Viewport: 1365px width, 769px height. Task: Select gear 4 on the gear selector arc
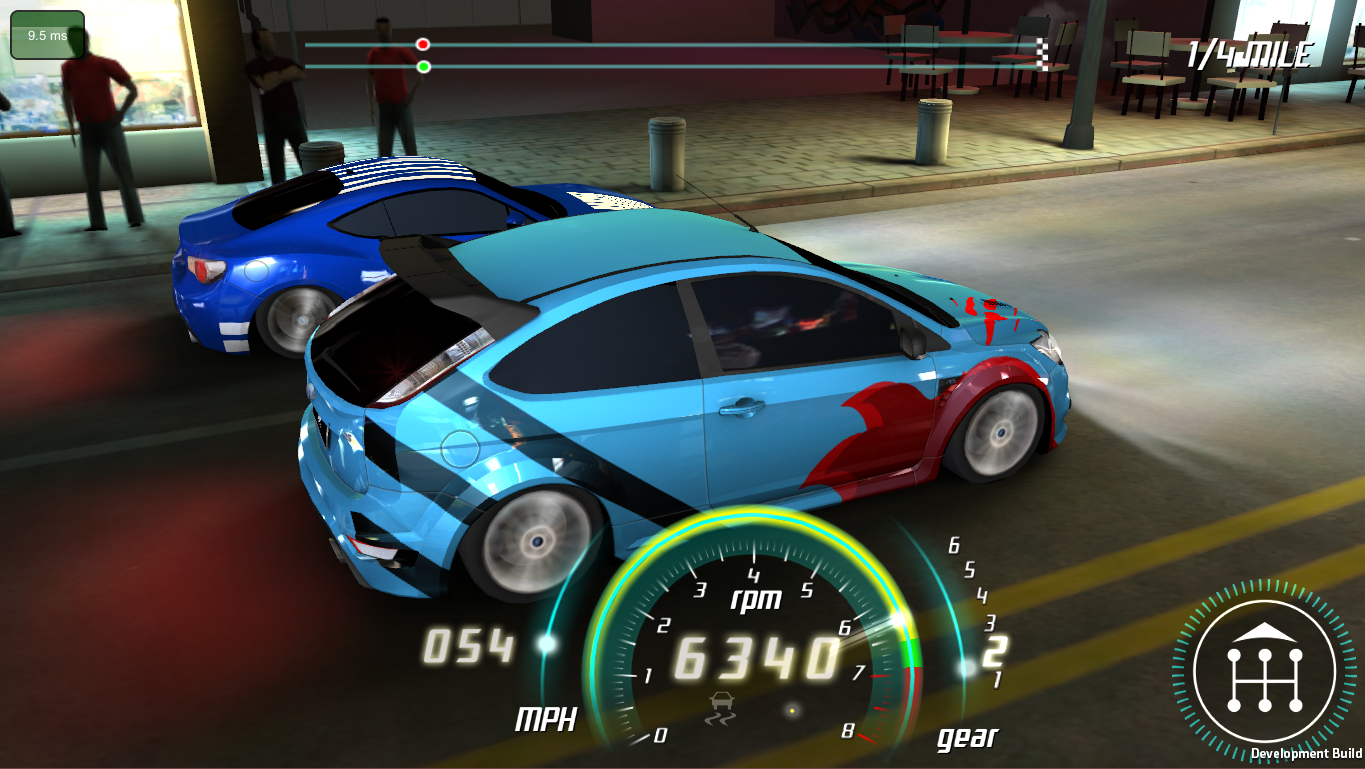coord(983,596)
